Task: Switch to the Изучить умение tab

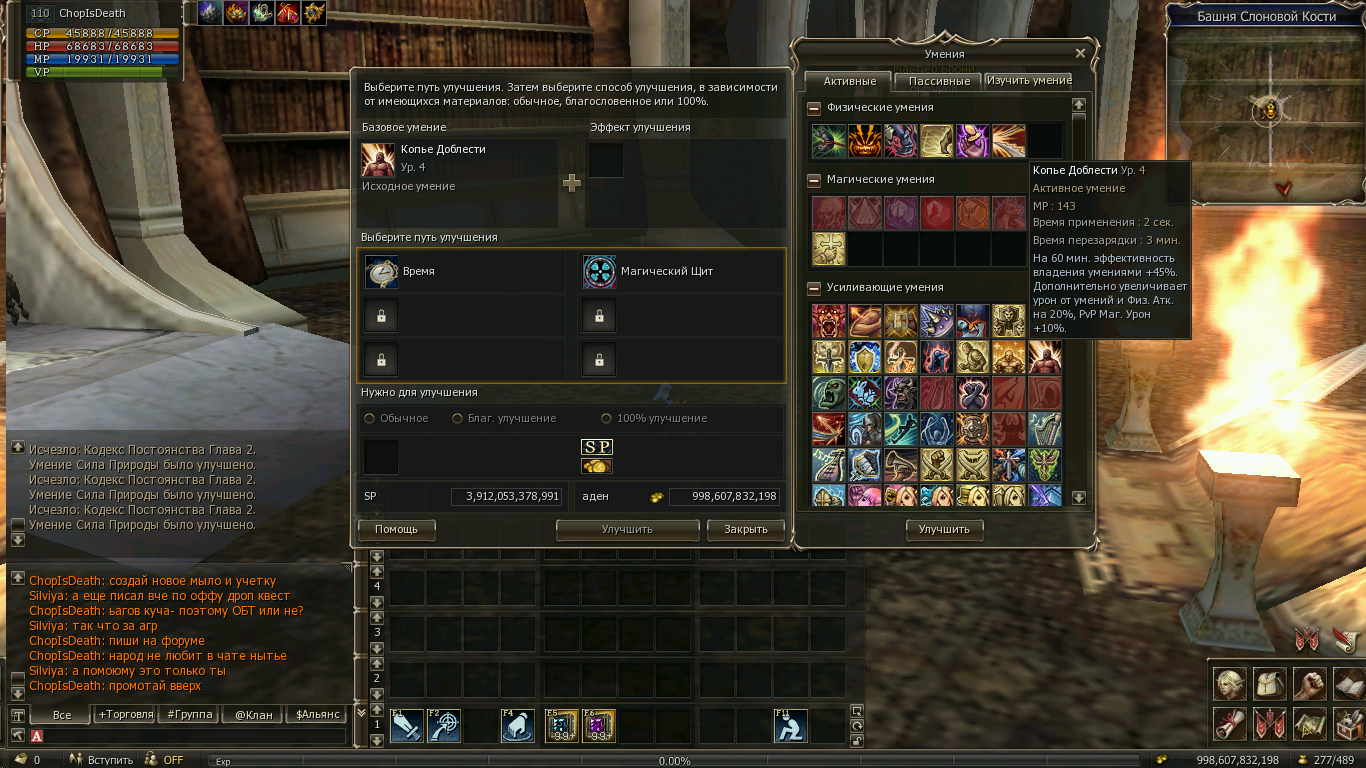Action: coord(1029,80)
